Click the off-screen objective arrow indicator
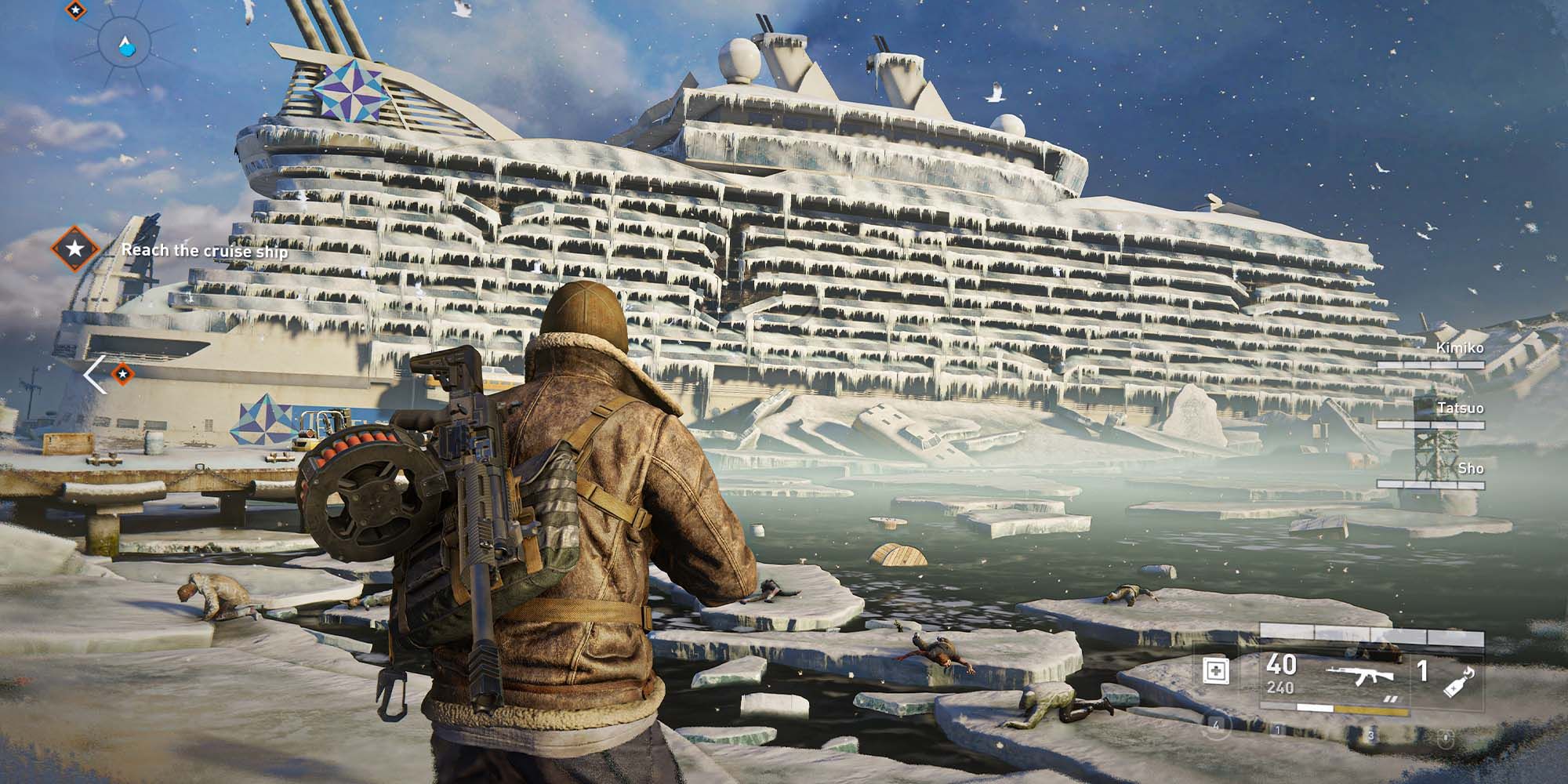1568x784 pixels. point(96,375)
